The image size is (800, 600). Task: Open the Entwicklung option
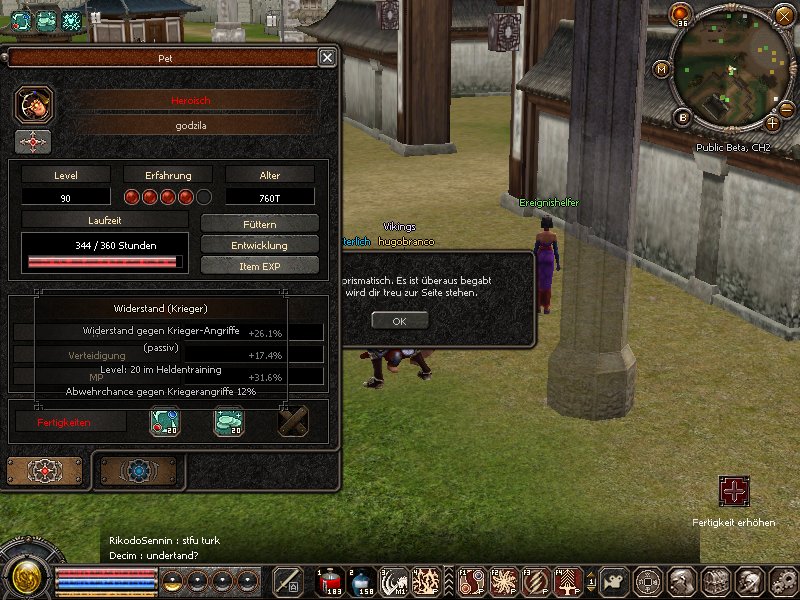point(260,245)
